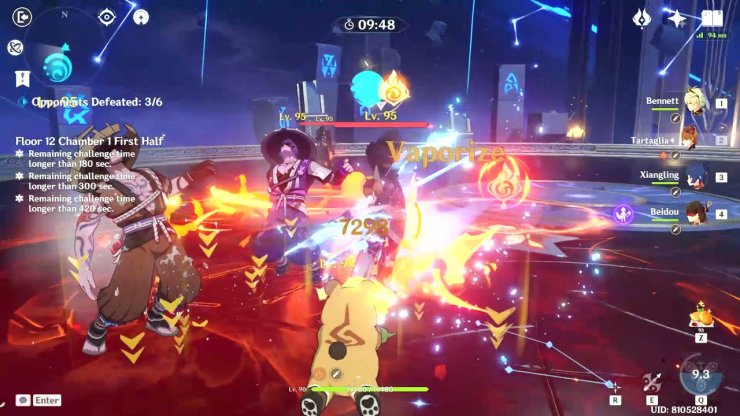Click the eye-shaped icon beside the minimap

[x=107, y=17]
